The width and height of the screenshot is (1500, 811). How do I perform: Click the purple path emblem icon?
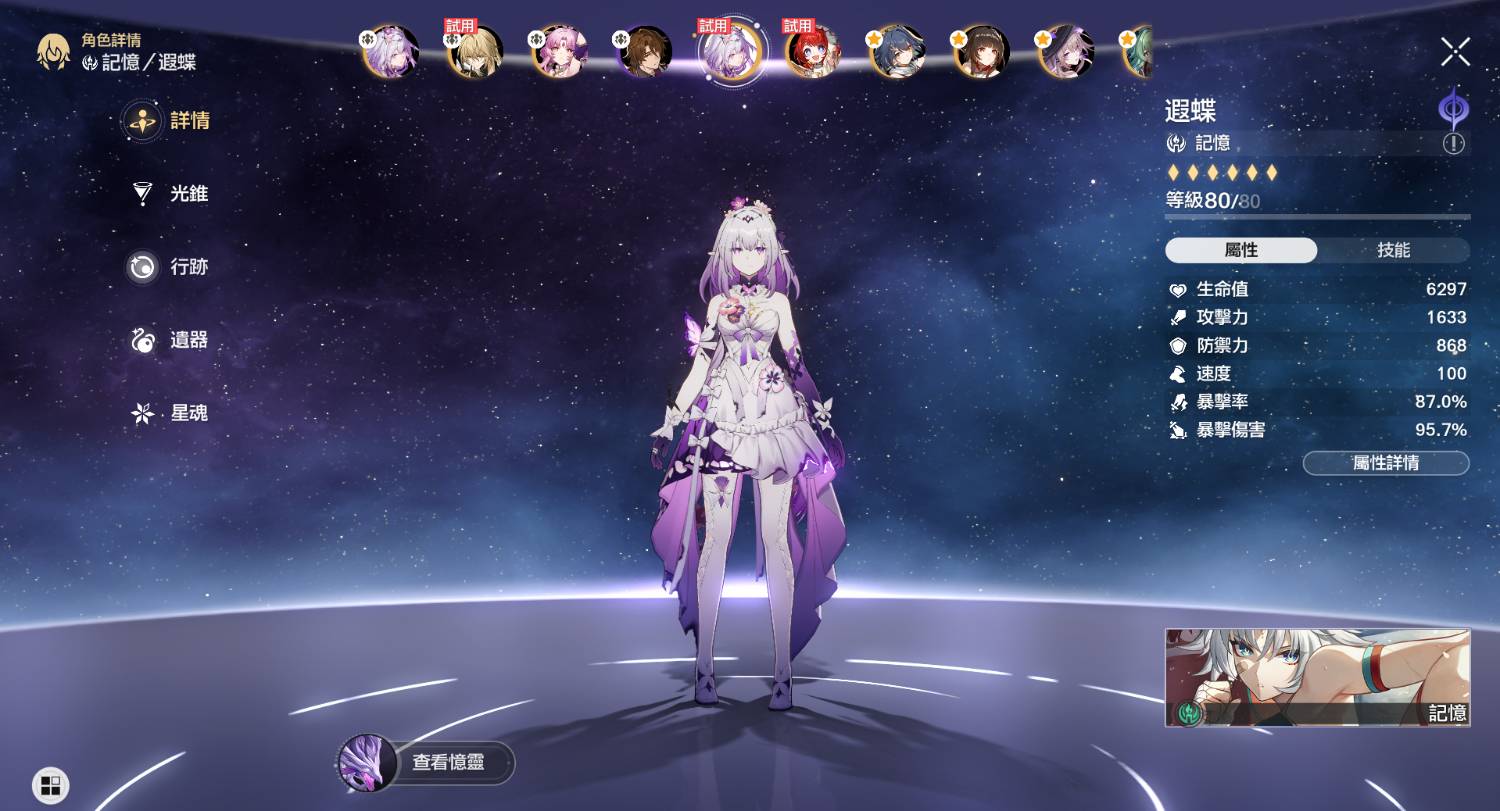pos(1452,107)
